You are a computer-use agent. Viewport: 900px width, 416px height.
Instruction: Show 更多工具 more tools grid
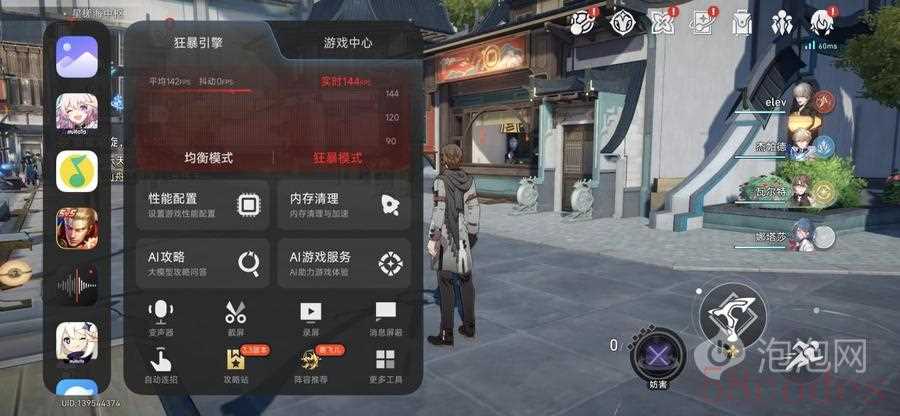point(385,366)
